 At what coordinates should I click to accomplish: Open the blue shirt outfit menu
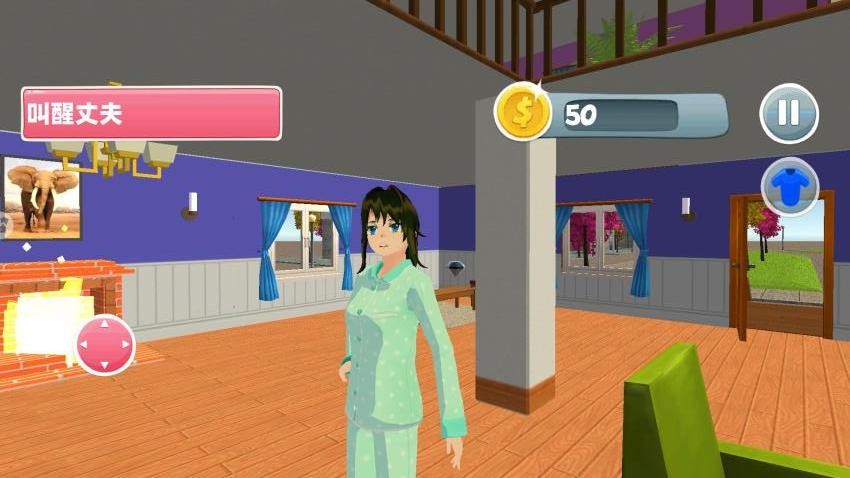point(789,187)
